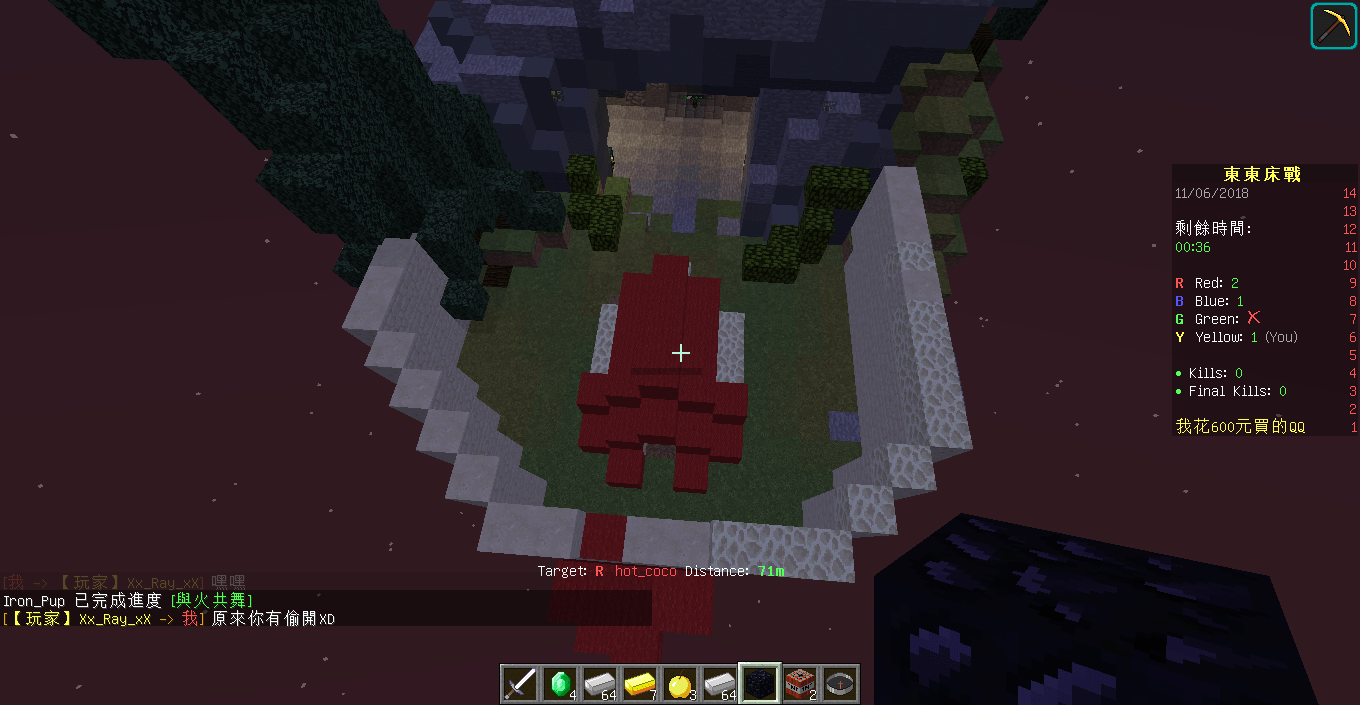Switch to the TNT hotbar slot
This screenshot has height=705, width=1360.
[799, 683]
